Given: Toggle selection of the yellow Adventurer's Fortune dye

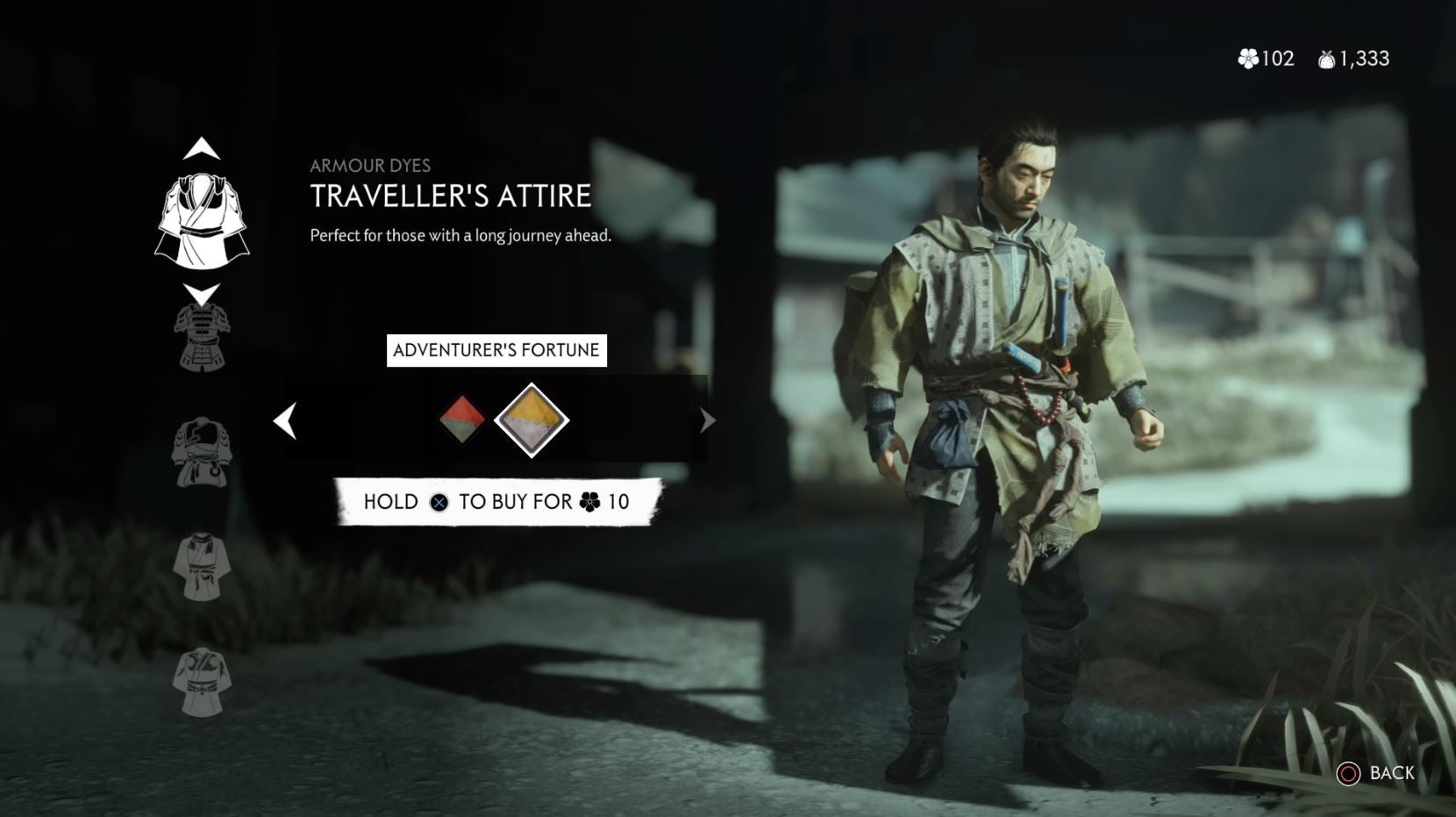Looking at the screenshot, I should point(530,419).
